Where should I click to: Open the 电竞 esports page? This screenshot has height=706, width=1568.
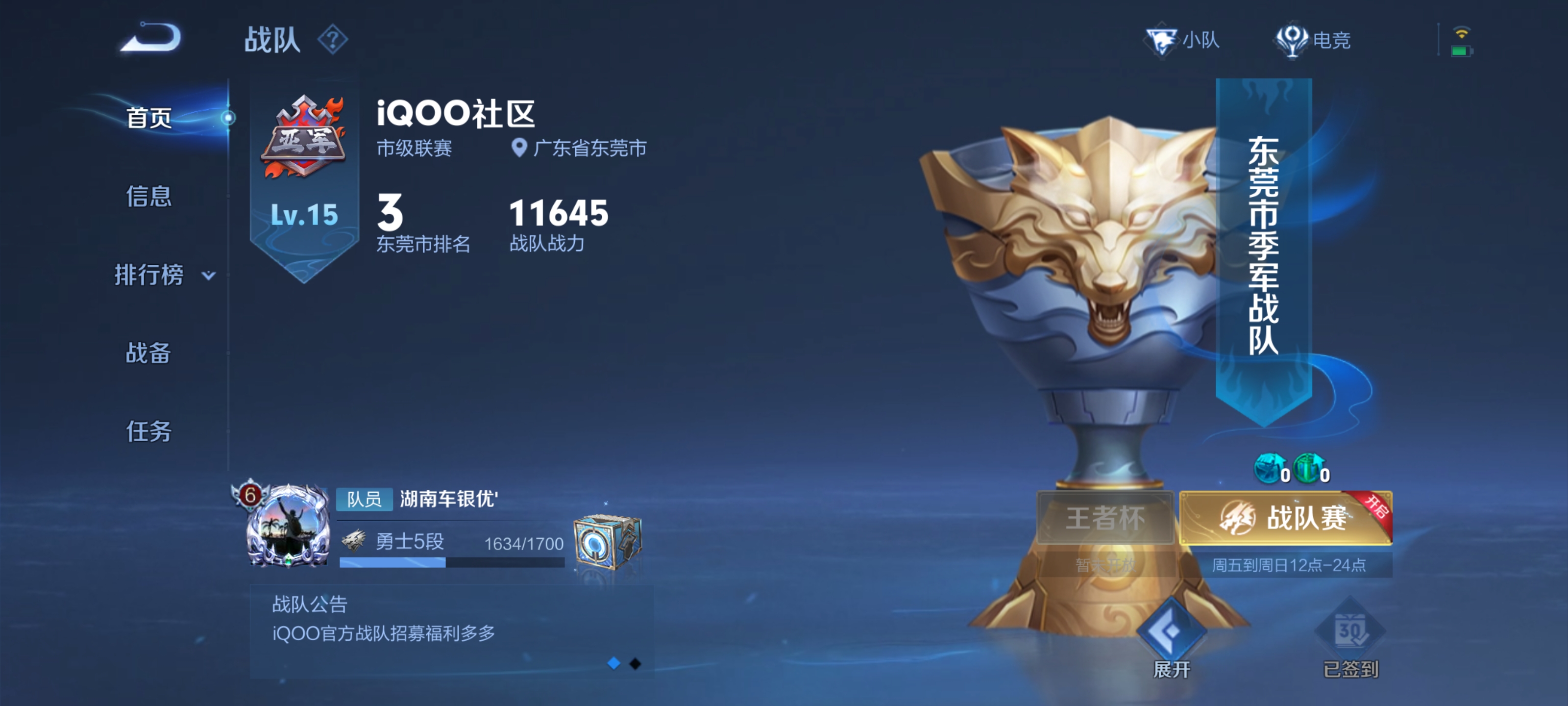click(1313, 40)
